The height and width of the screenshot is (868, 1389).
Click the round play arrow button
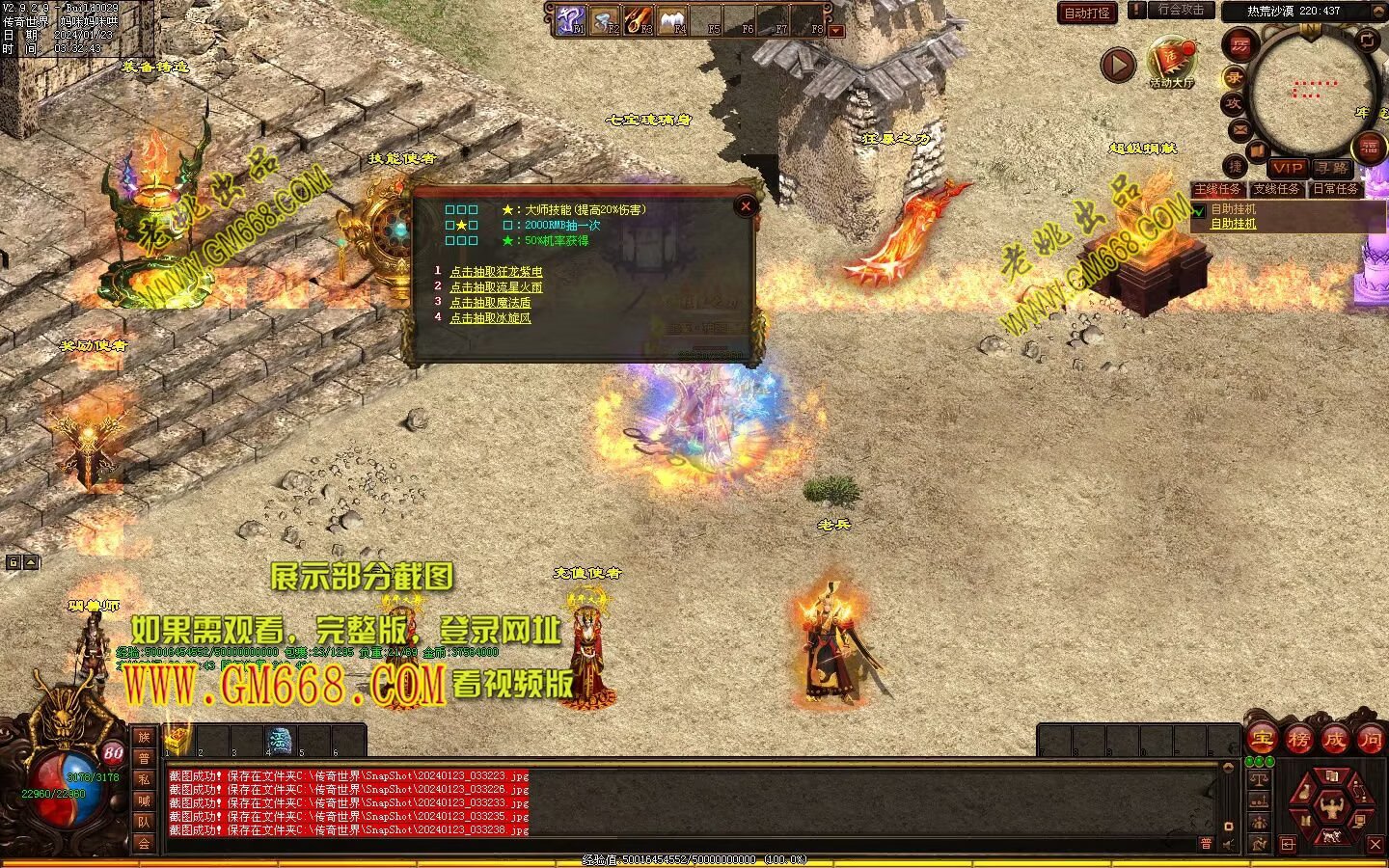[1118, 66]
